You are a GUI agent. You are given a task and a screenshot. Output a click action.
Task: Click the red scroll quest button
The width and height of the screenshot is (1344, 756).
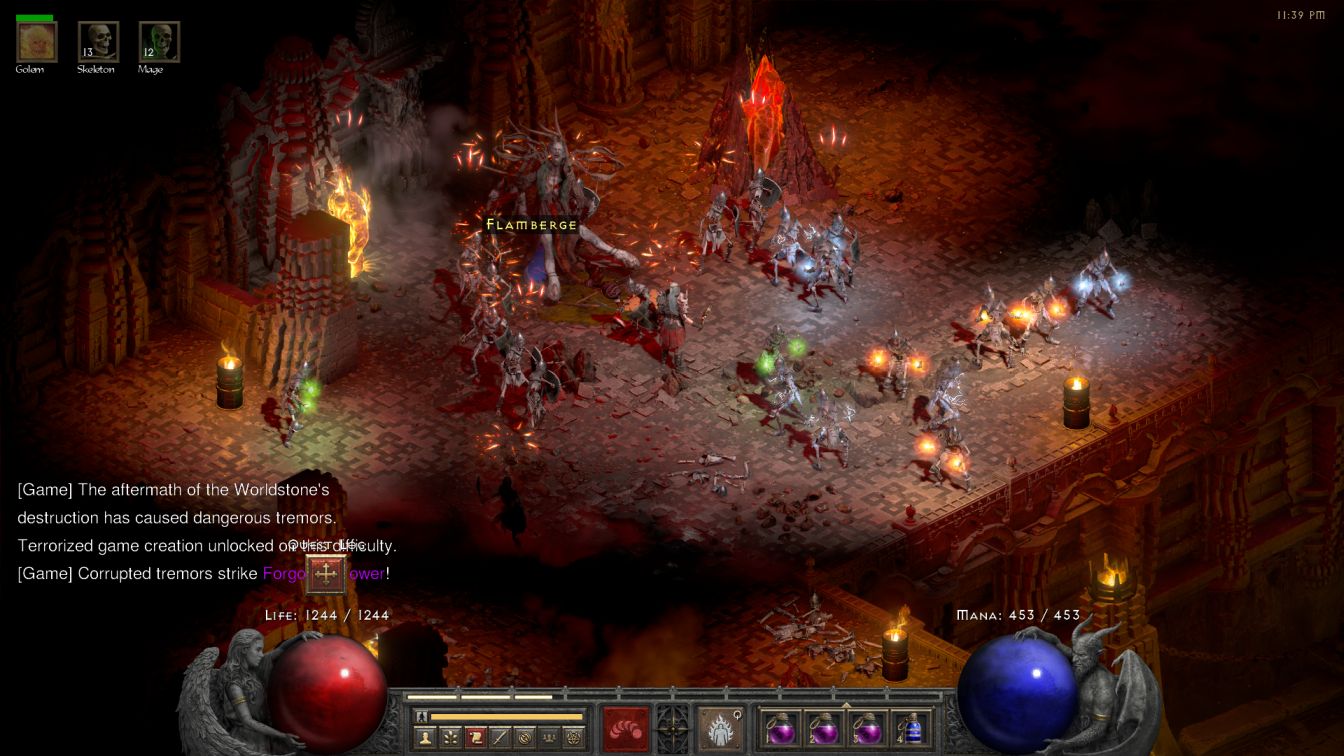475,738
